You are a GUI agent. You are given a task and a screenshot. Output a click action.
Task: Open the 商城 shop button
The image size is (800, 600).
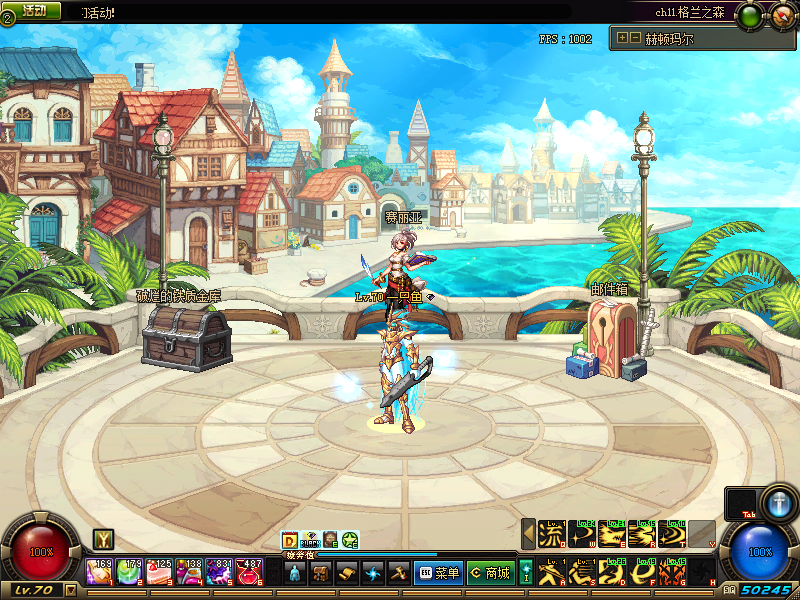tap(489, 573)
